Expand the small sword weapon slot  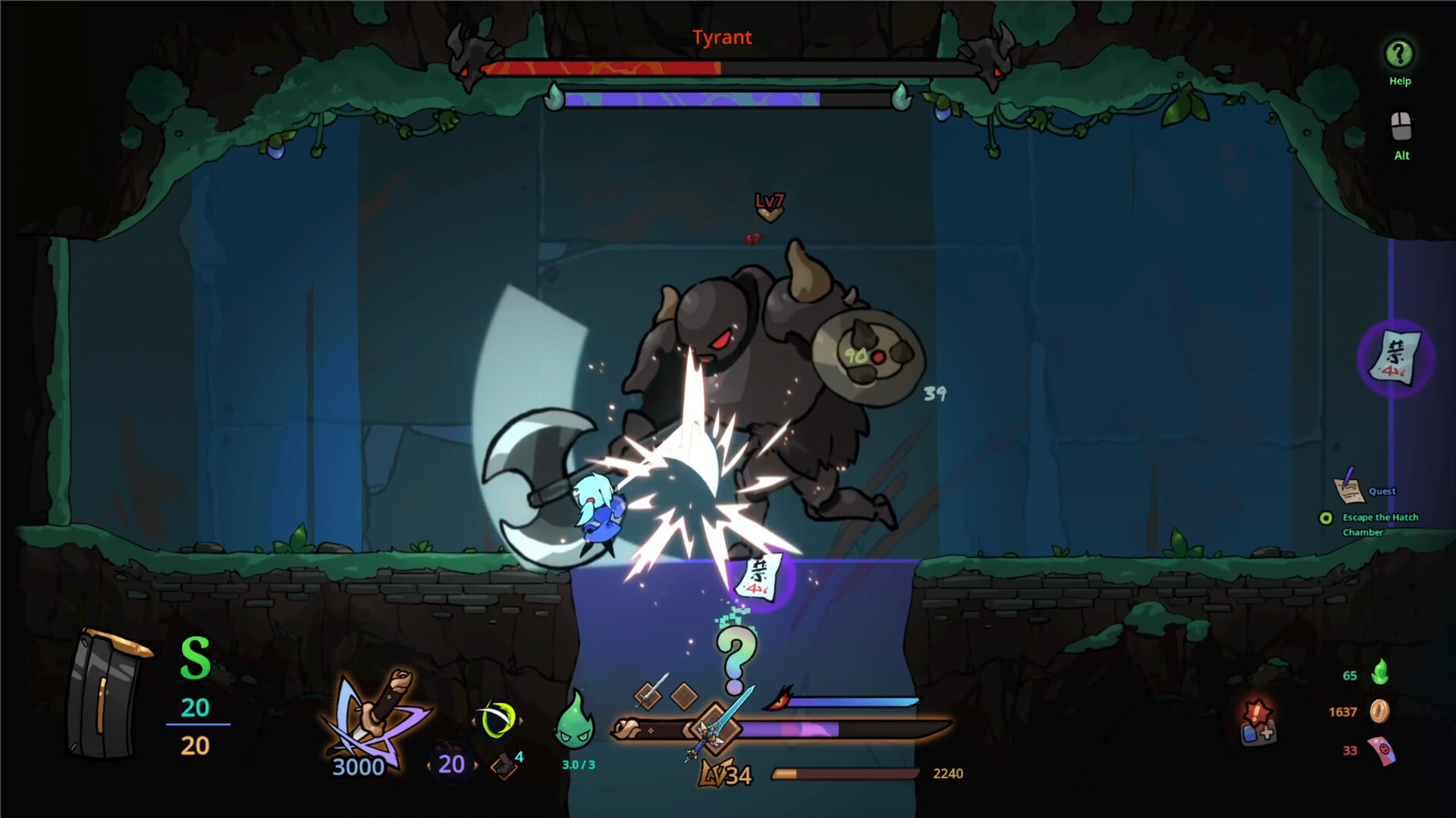[x=647, y=697]
